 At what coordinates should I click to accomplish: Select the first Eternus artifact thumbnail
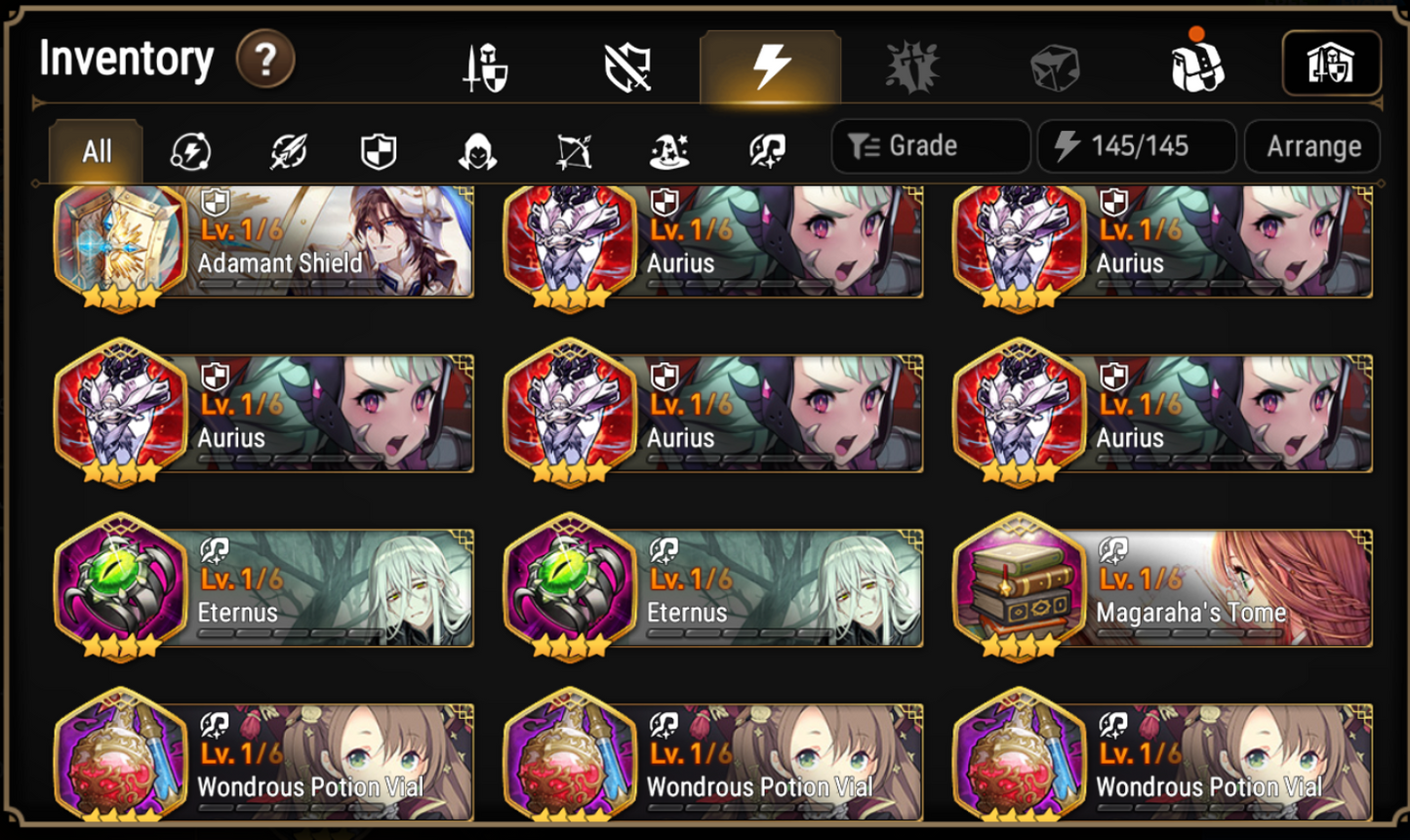tap(122, 586)
